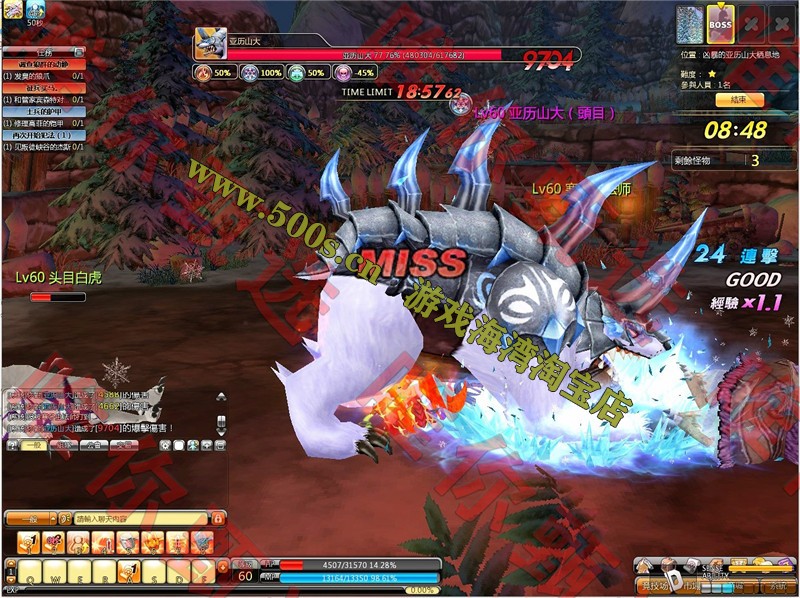Image resolution: width=800 pixels, height=598 pixels.
Task: Collapse the 任務 quest tracker panel
Action: pos(79,52)
